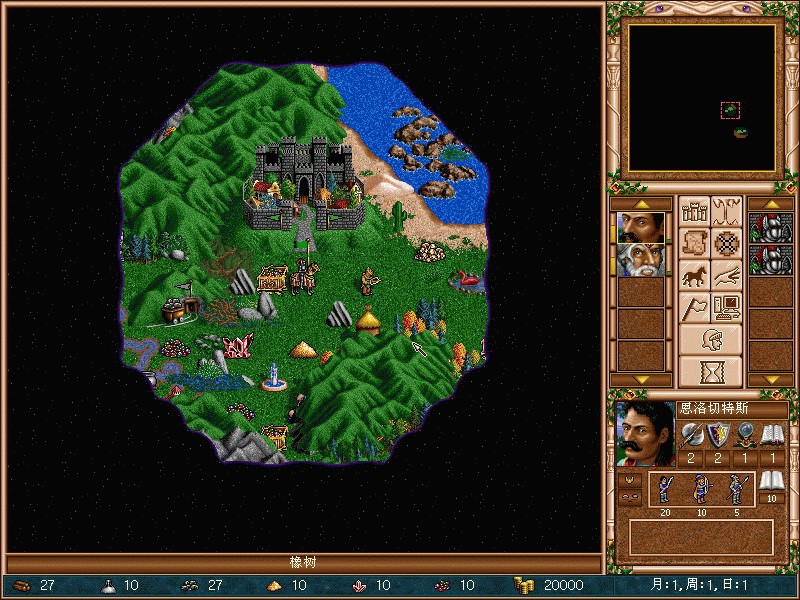This screenshot has height=600, width=800.
Task: Click the helmeted head button
Action: [711, 339]
